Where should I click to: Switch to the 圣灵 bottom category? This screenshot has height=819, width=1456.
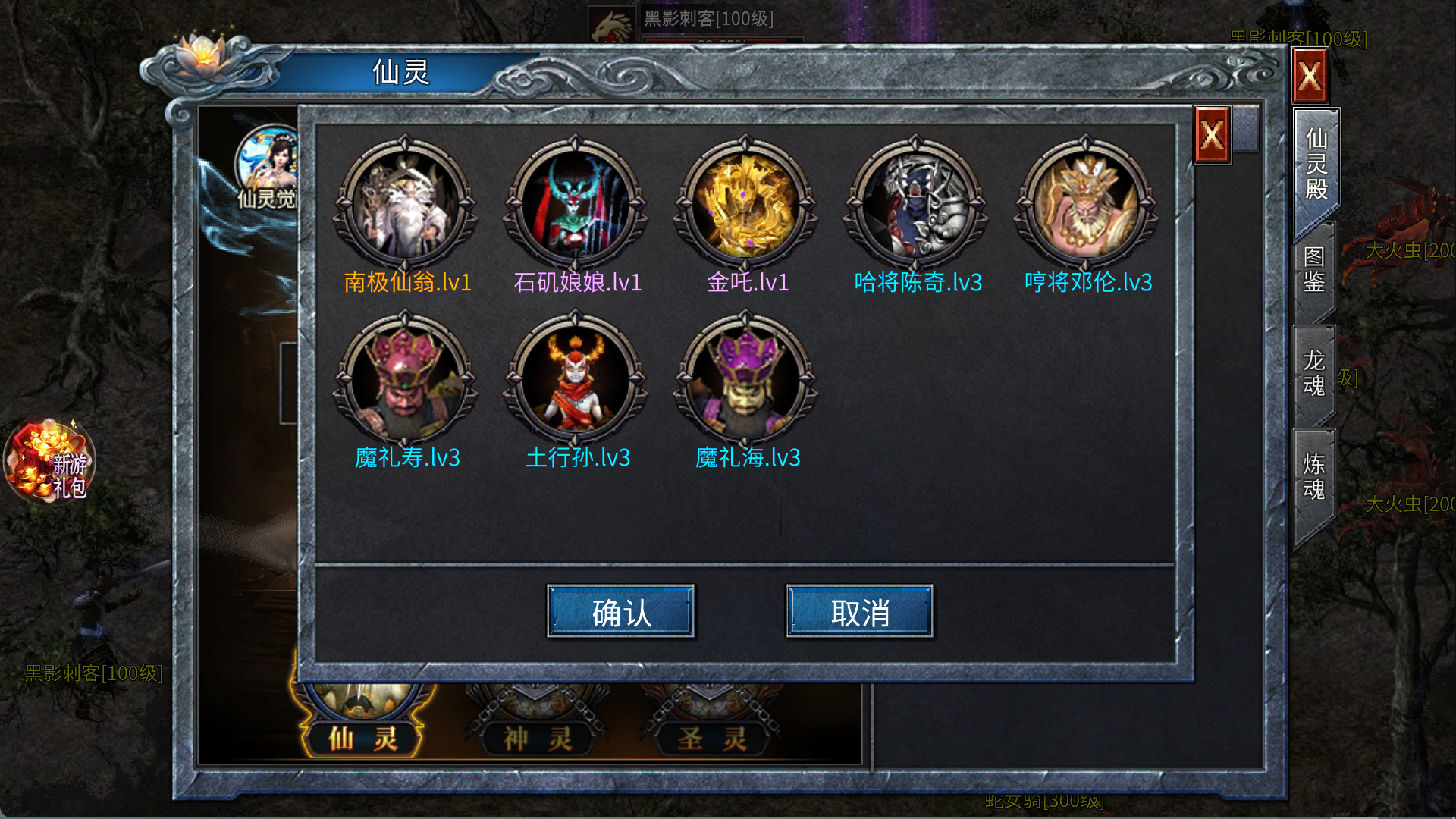[711, 737]
